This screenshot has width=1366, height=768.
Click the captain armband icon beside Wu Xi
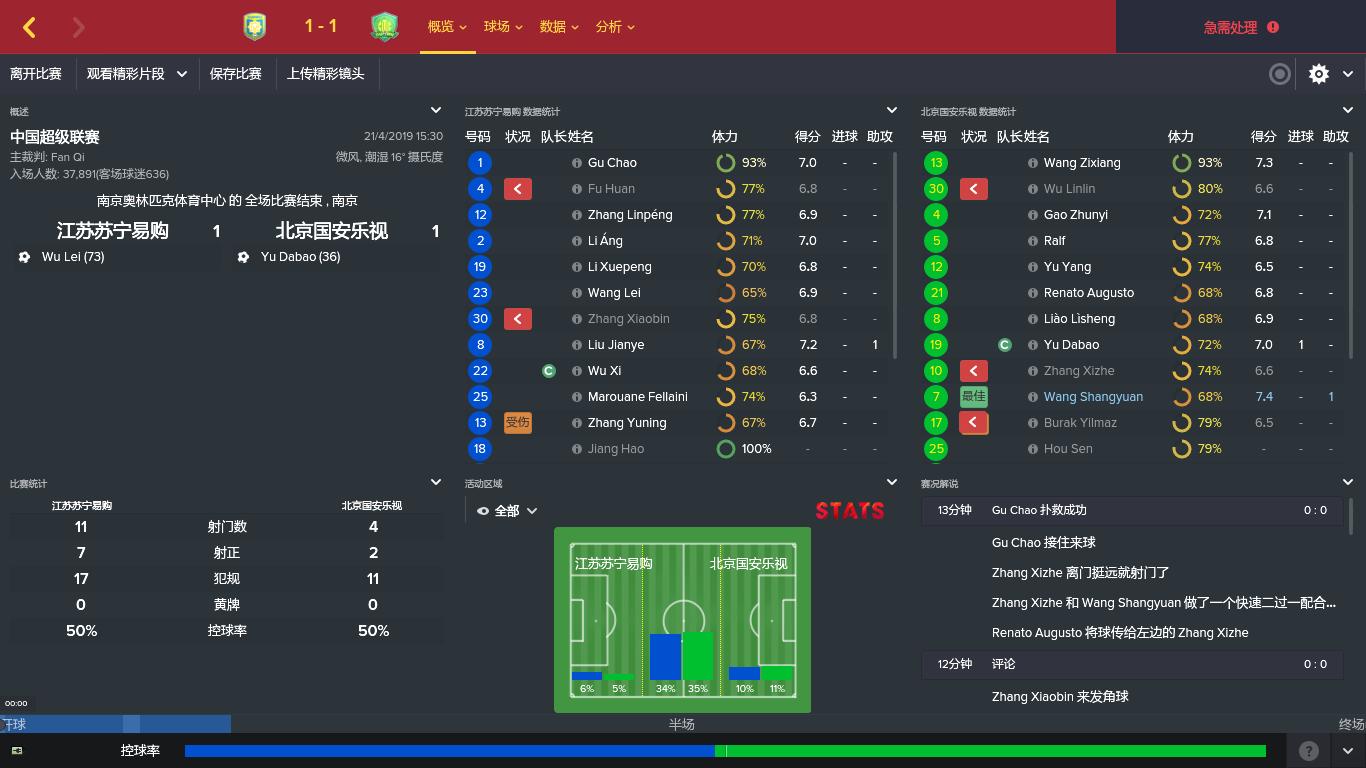(548, 370)
